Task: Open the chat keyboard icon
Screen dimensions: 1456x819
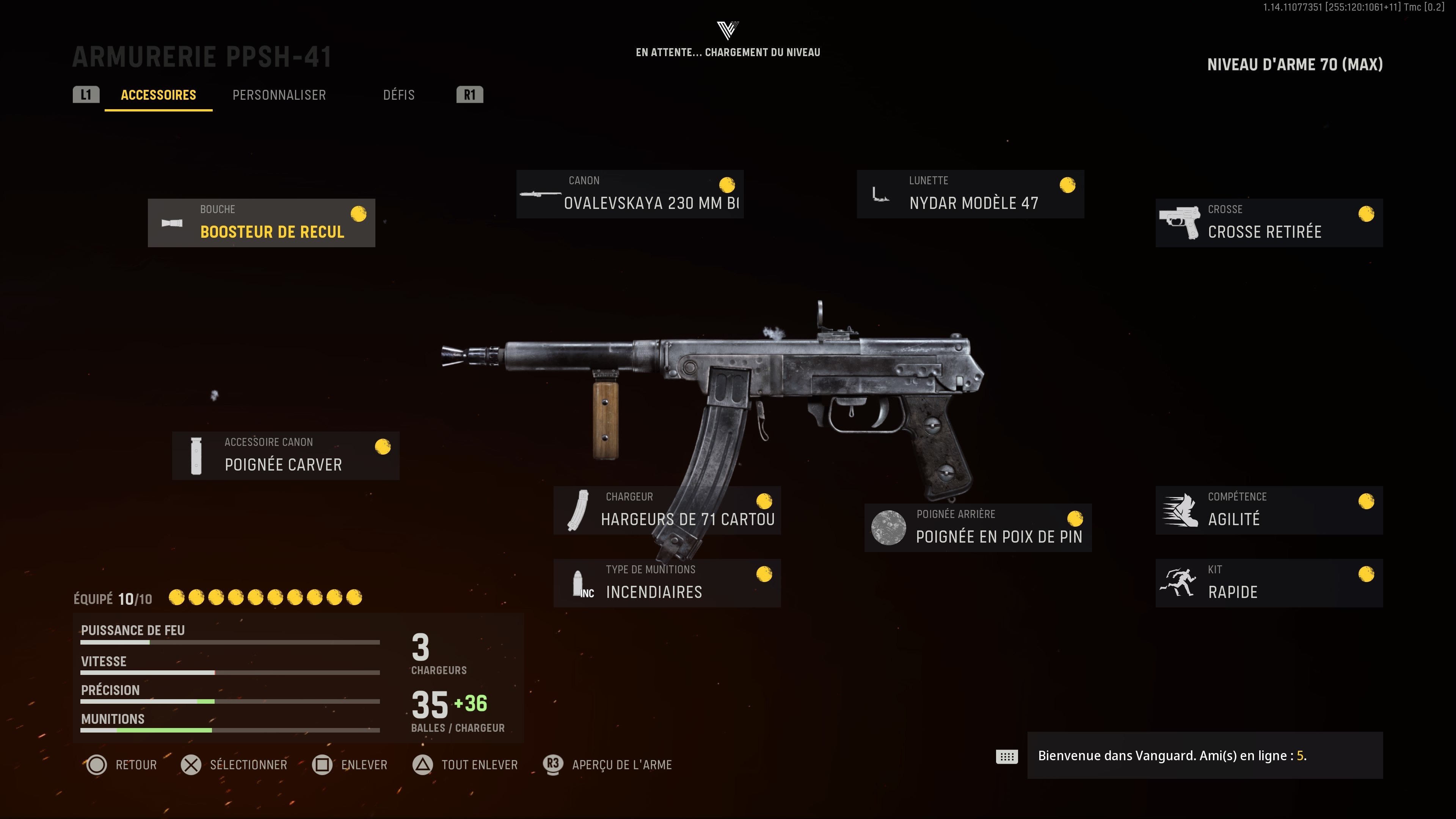Action: (x=1007, y=756)
